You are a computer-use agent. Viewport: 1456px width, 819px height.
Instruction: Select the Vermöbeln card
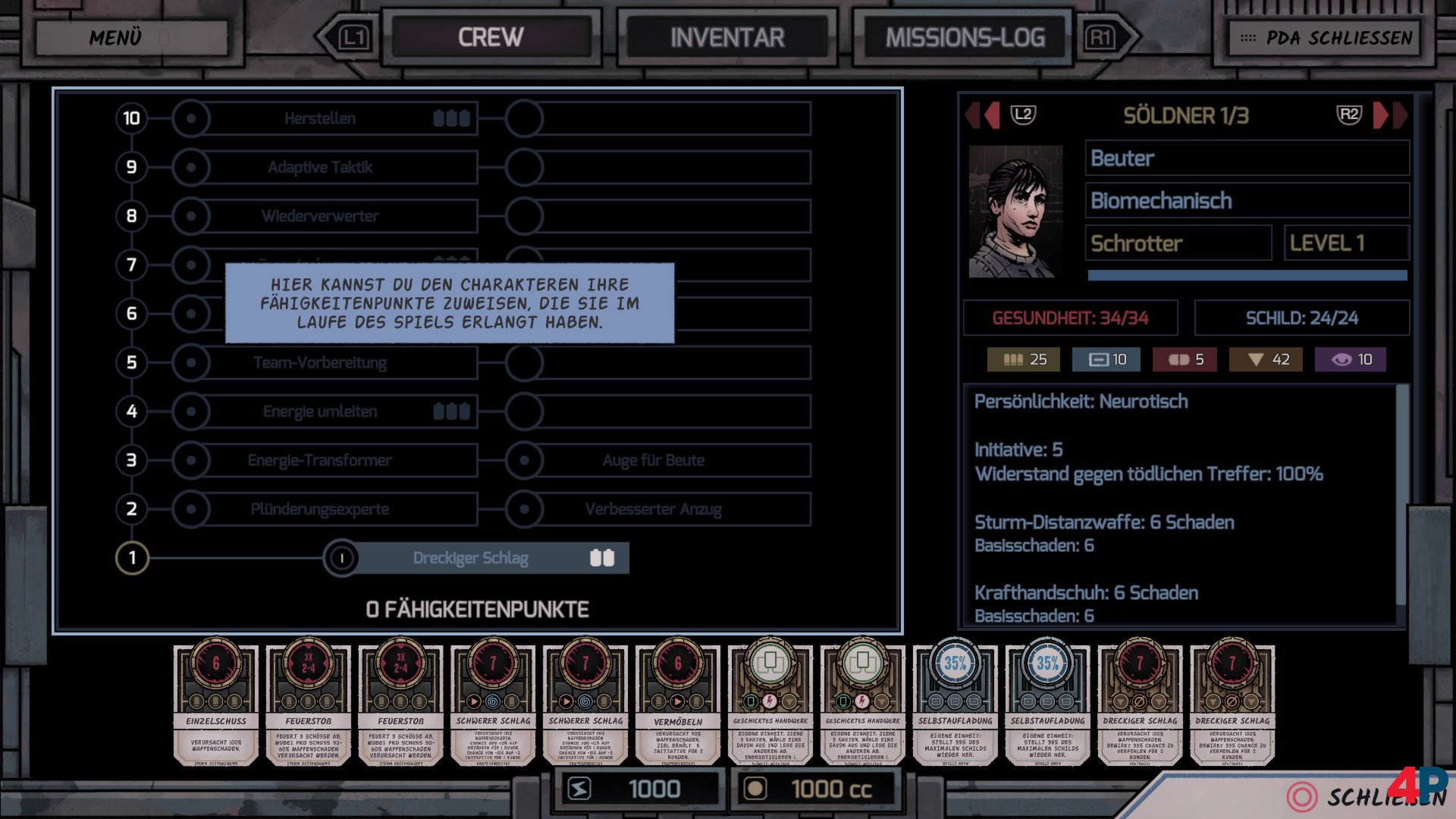pos(678,705)
